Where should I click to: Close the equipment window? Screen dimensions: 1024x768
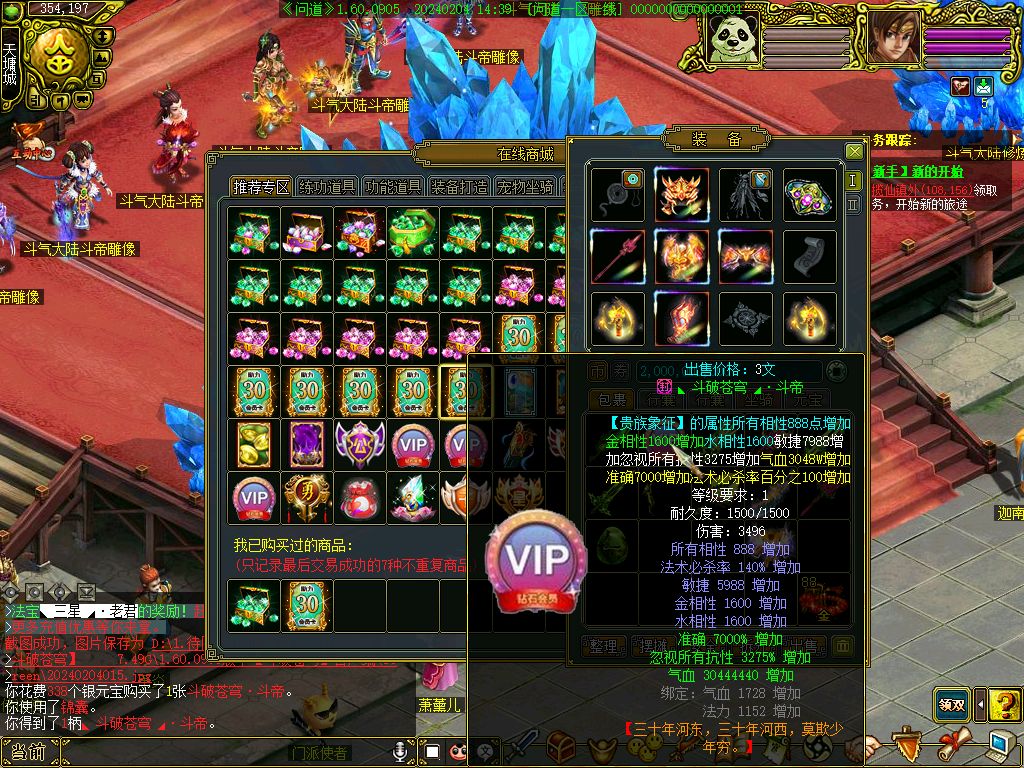854,152
